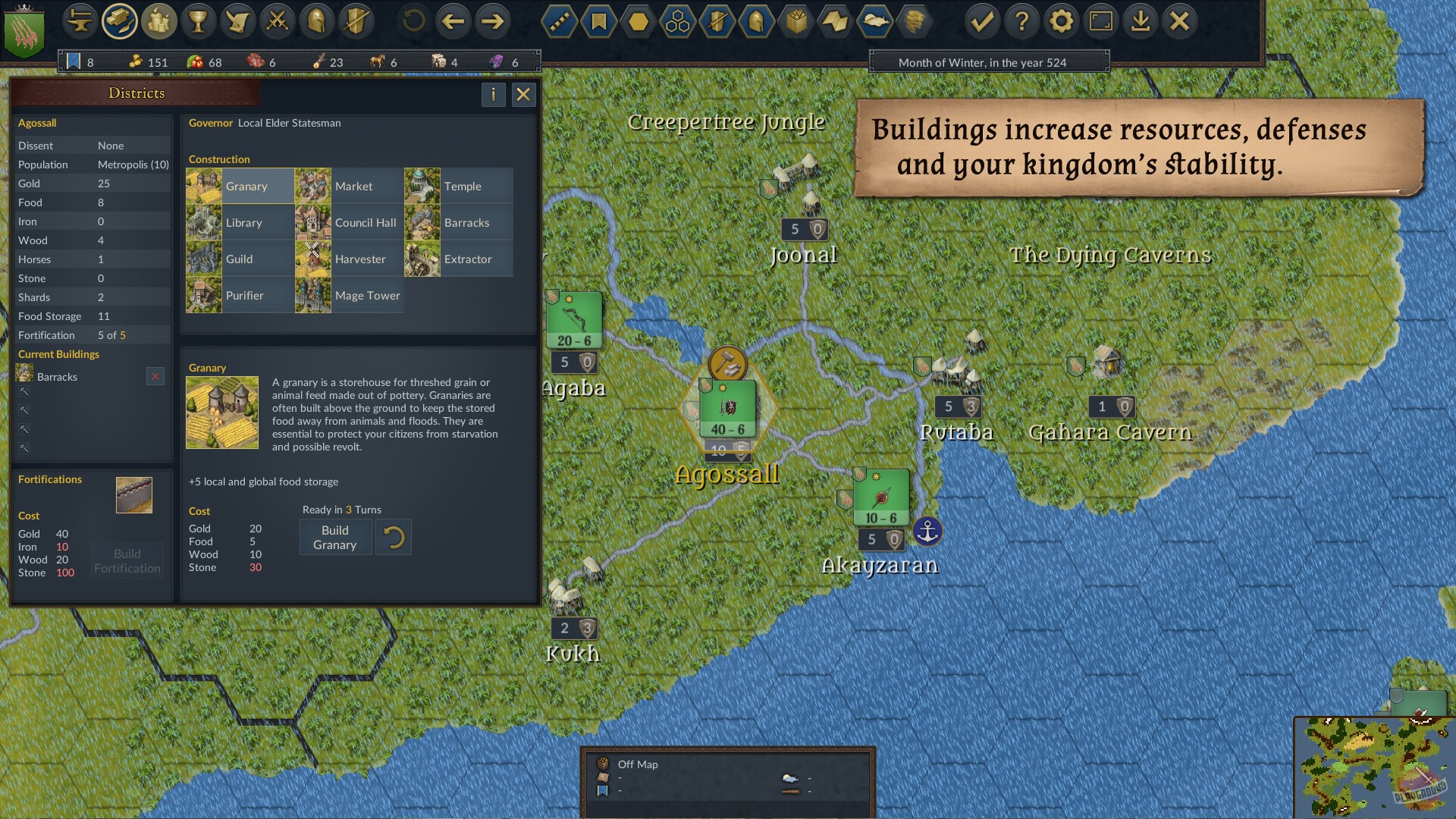1456x819 pixels.
Task: Click the Build Fortification button
Action: pyautogui.click(x=127, y=560)
